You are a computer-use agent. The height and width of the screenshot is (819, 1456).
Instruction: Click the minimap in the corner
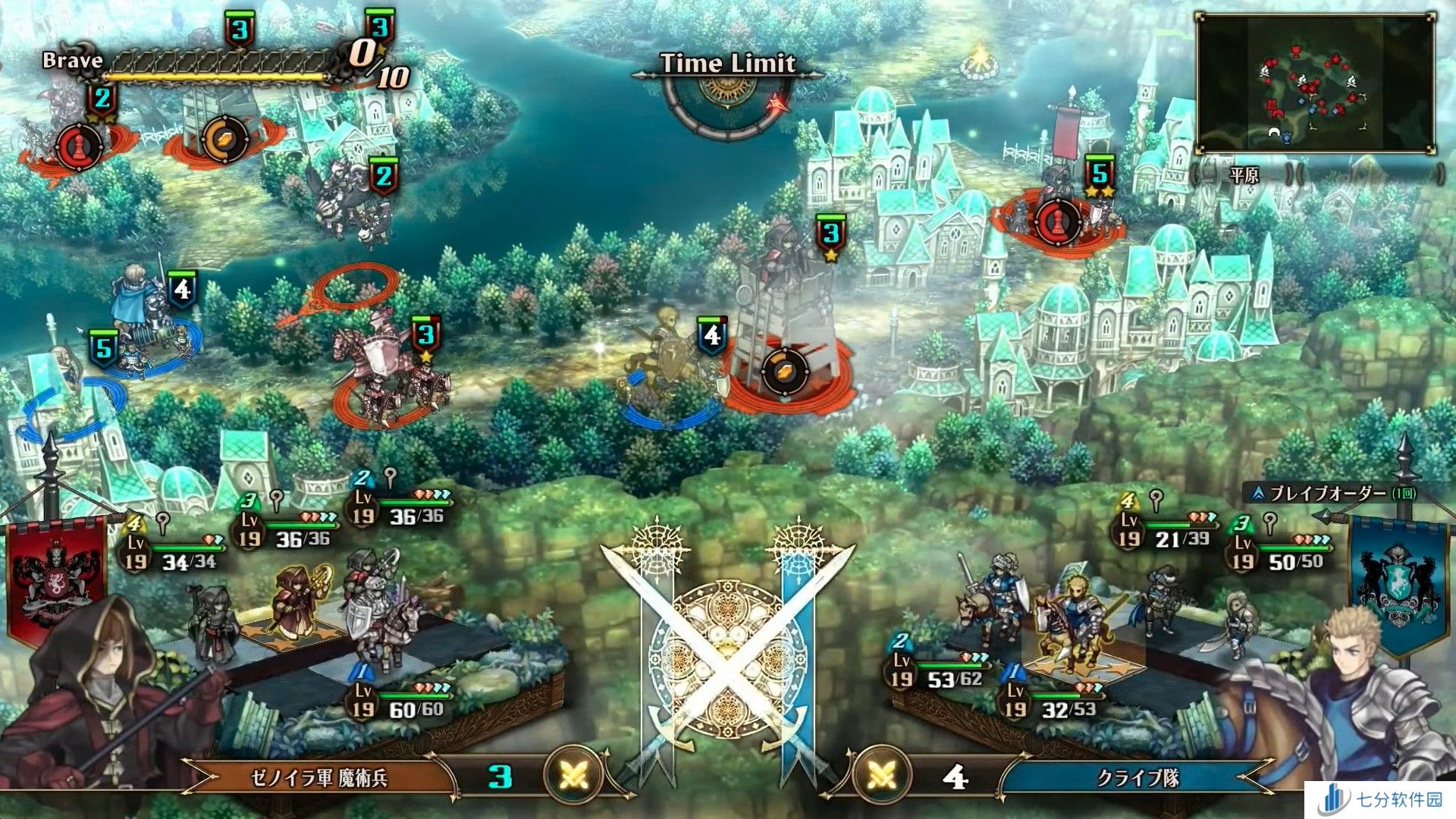(1316, 83)
